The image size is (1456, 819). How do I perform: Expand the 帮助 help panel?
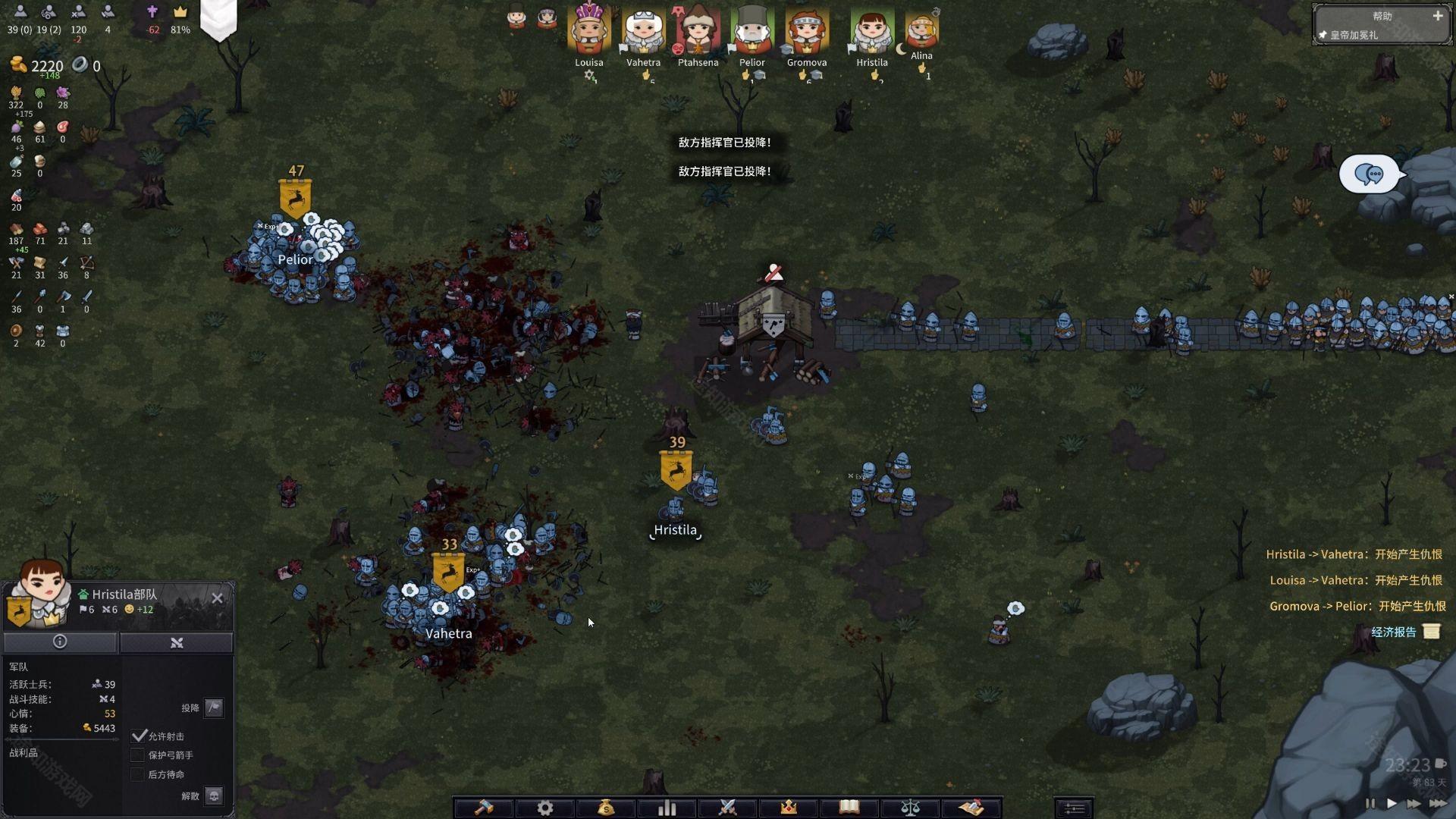coord(1437,16)
